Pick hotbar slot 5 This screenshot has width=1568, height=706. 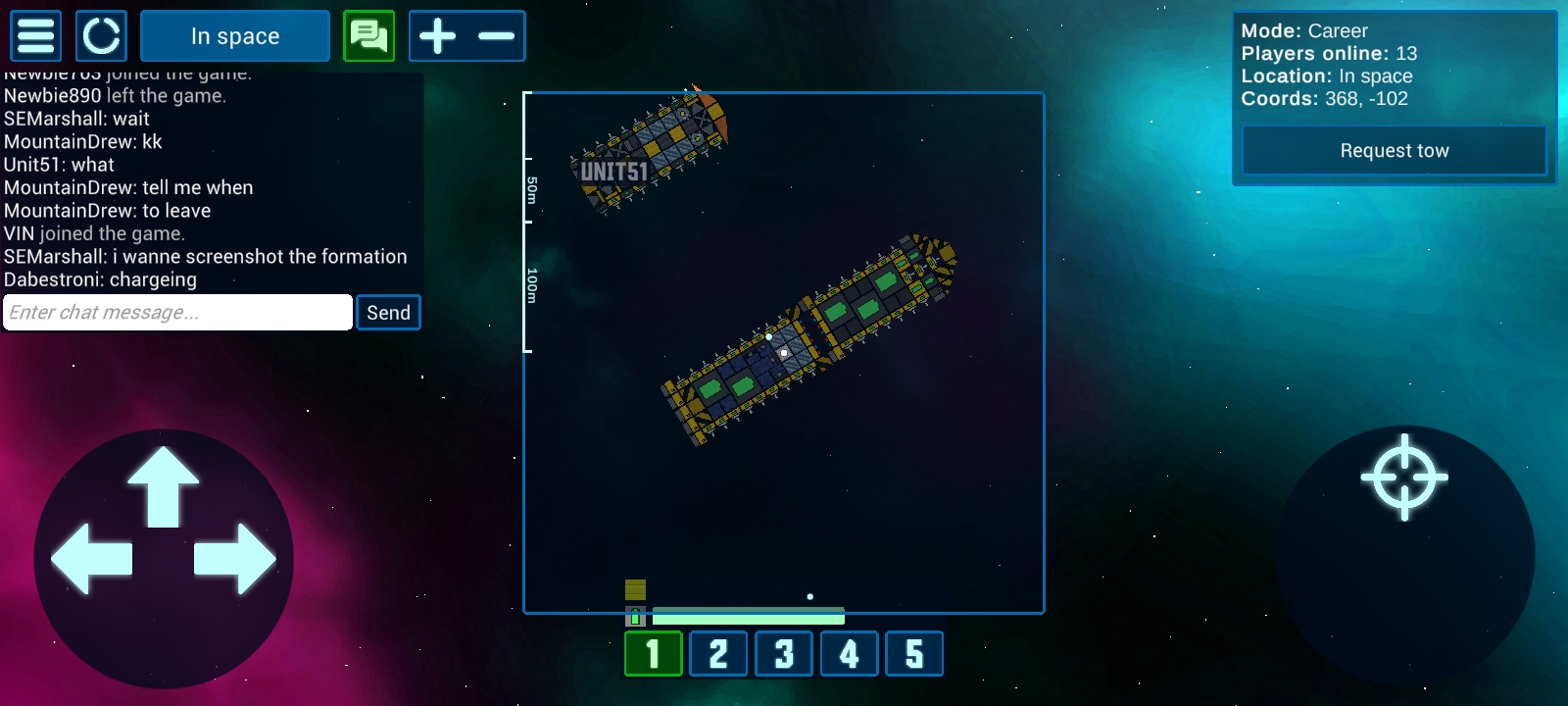tap(914, 654)
